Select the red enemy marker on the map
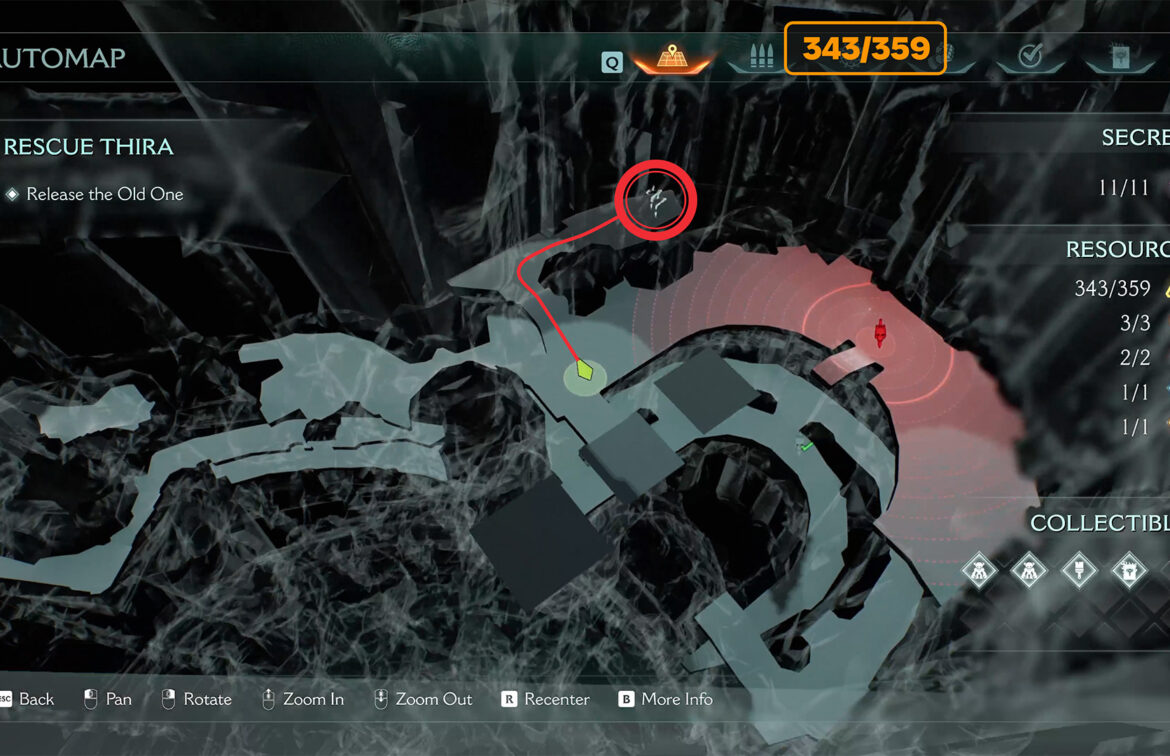This screenshot has height=756, width=1170. 880,333
